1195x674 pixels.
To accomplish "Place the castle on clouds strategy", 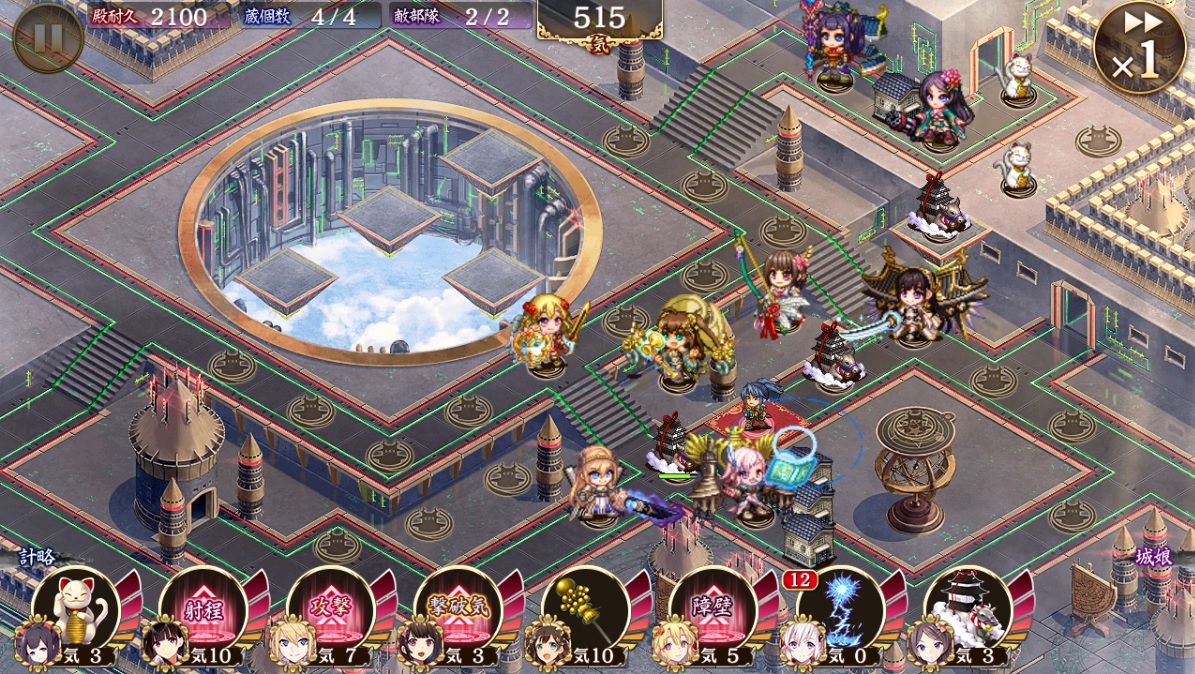I will click(968, 609).
